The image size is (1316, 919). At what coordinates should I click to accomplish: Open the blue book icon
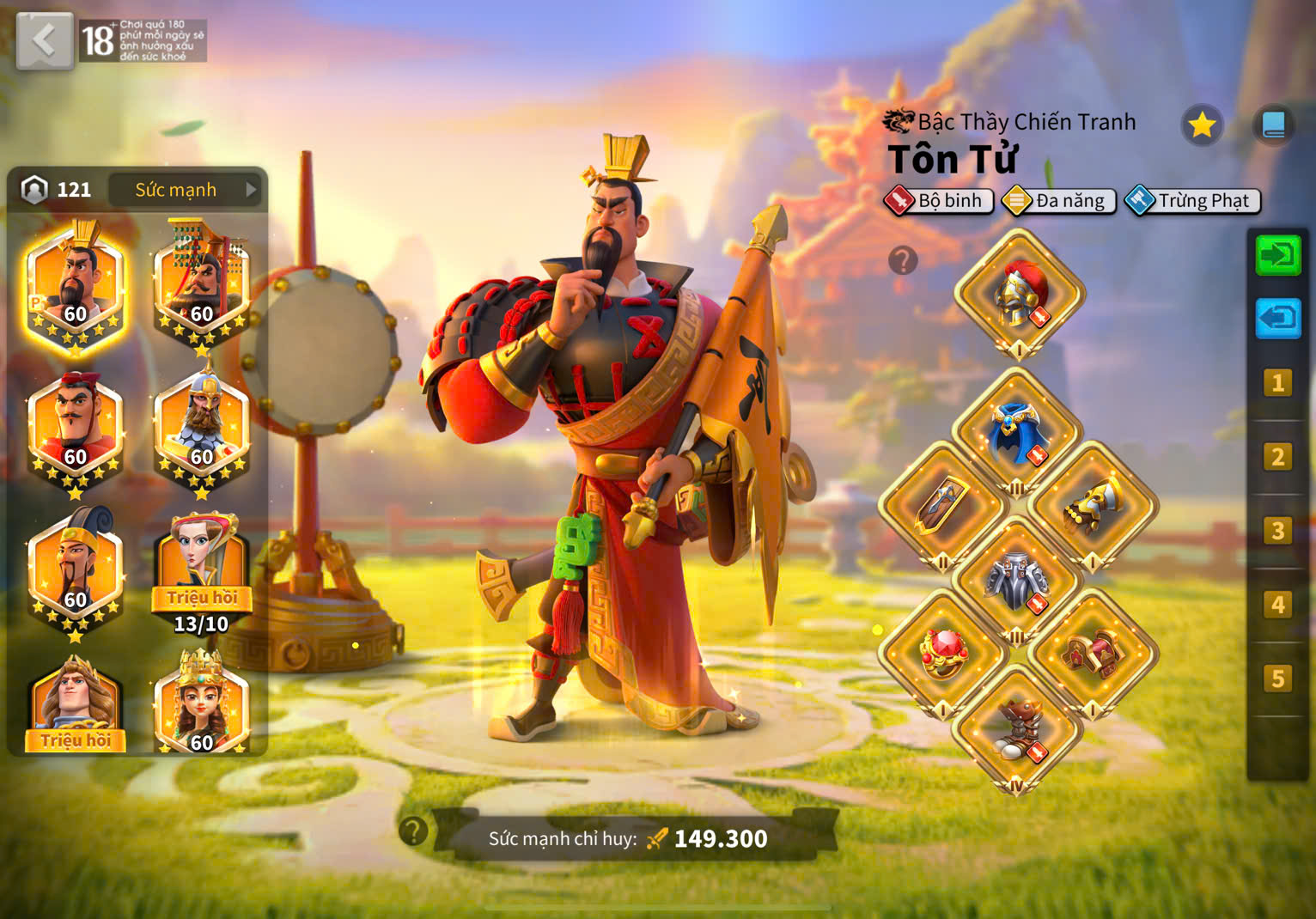tap(1273, 125)
